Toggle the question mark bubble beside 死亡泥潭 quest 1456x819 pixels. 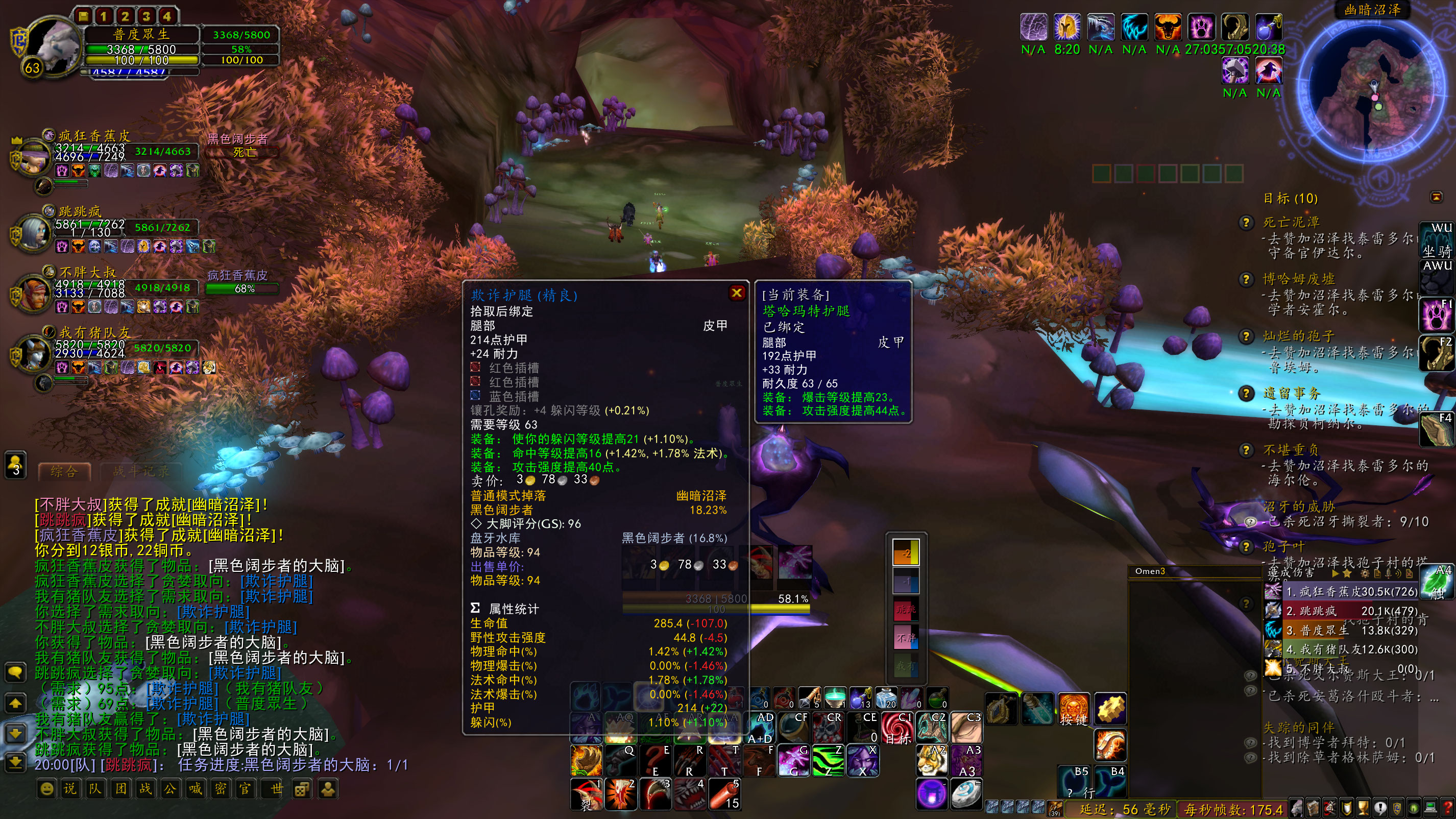[x=1247, y=222]
